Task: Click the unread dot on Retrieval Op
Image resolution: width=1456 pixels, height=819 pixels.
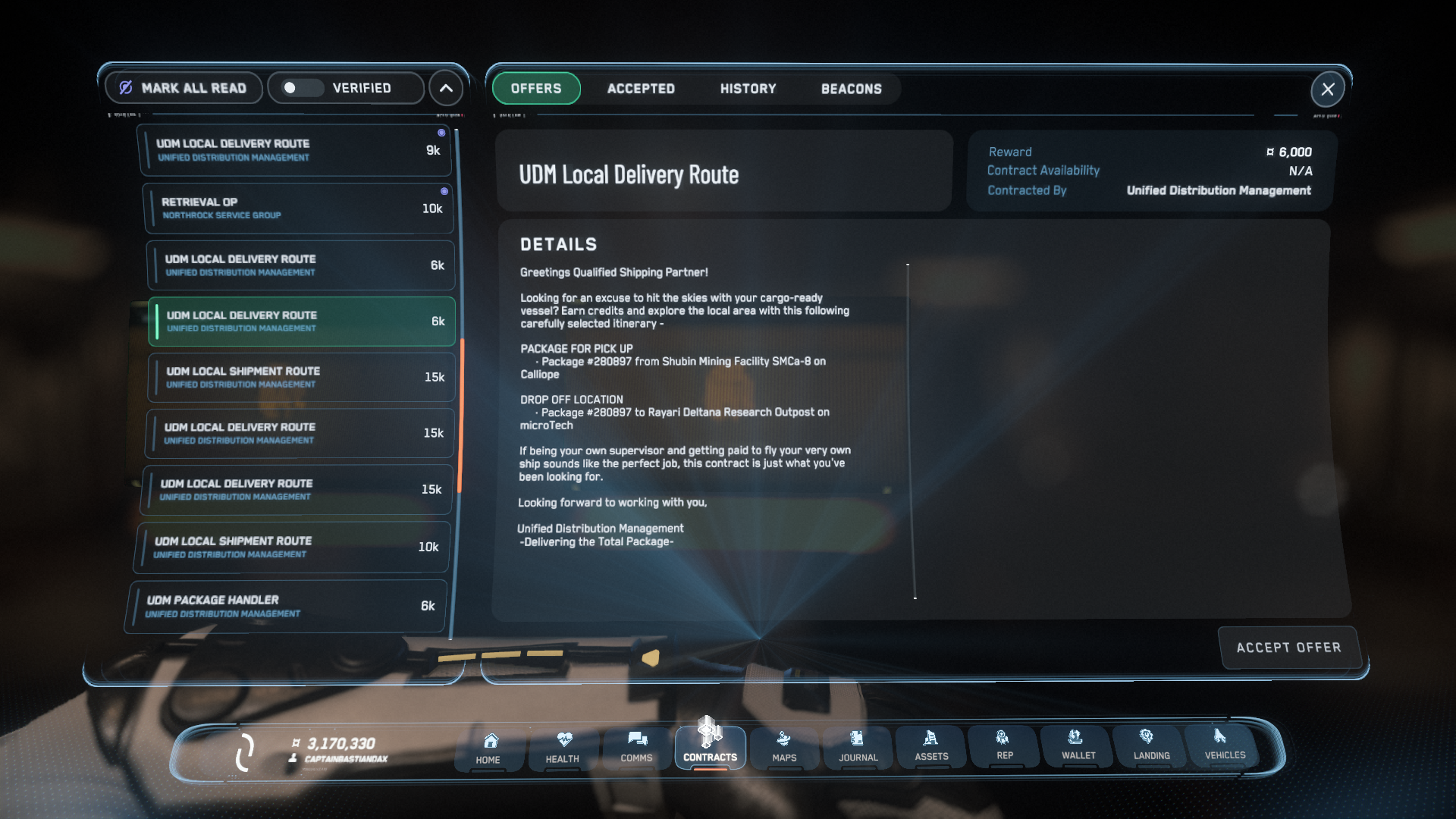Action: coord(444,190)
